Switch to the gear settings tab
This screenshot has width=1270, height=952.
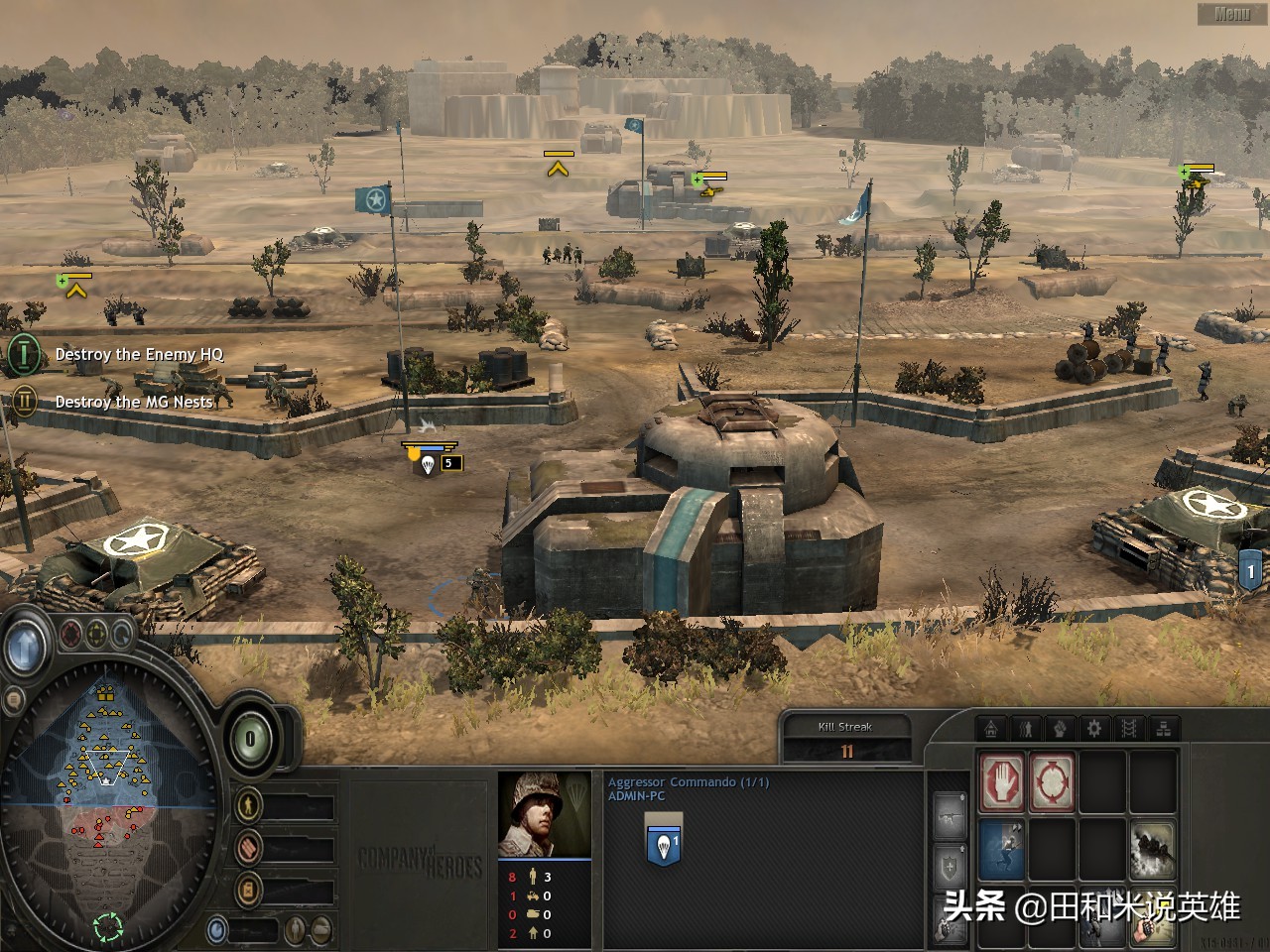1094,729
